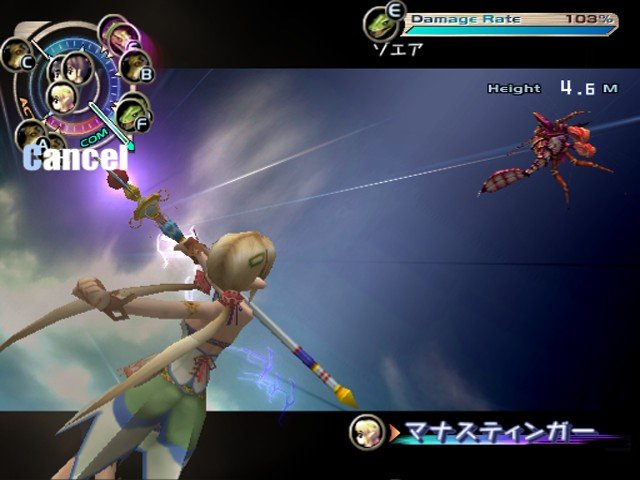Pick the blonde character portrait in the wheel
640x480 pixels.
point(62,97)
